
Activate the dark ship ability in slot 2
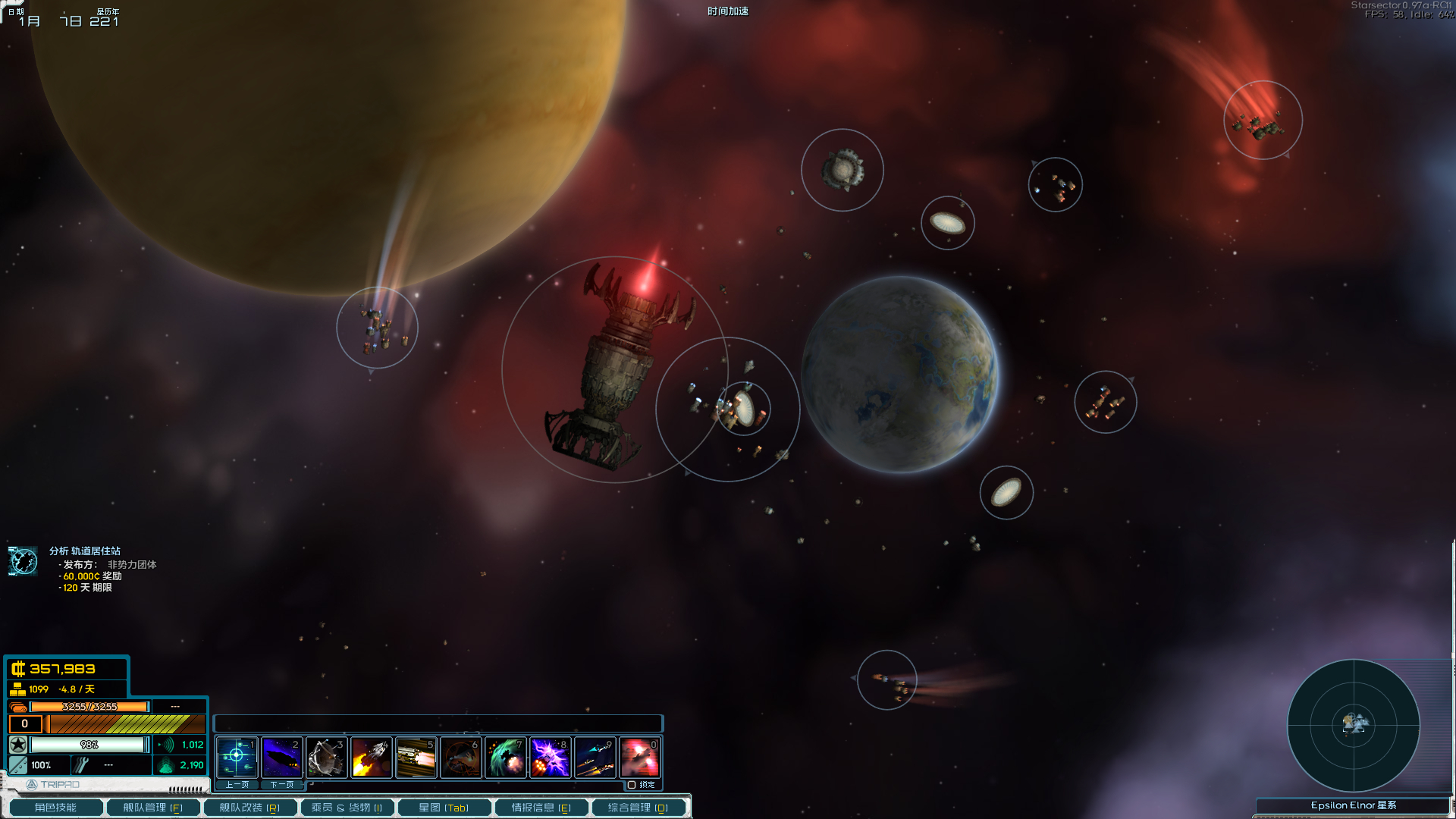pyautogui.click(x=281, y=757)
